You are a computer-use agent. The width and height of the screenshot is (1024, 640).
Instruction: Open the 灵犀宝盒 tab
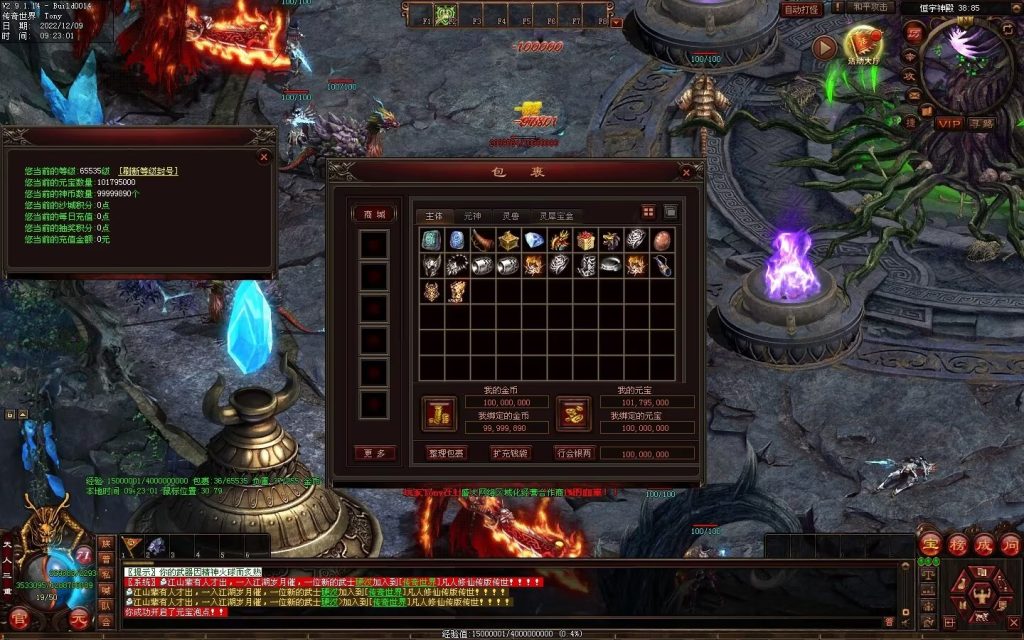pos(557,215)
